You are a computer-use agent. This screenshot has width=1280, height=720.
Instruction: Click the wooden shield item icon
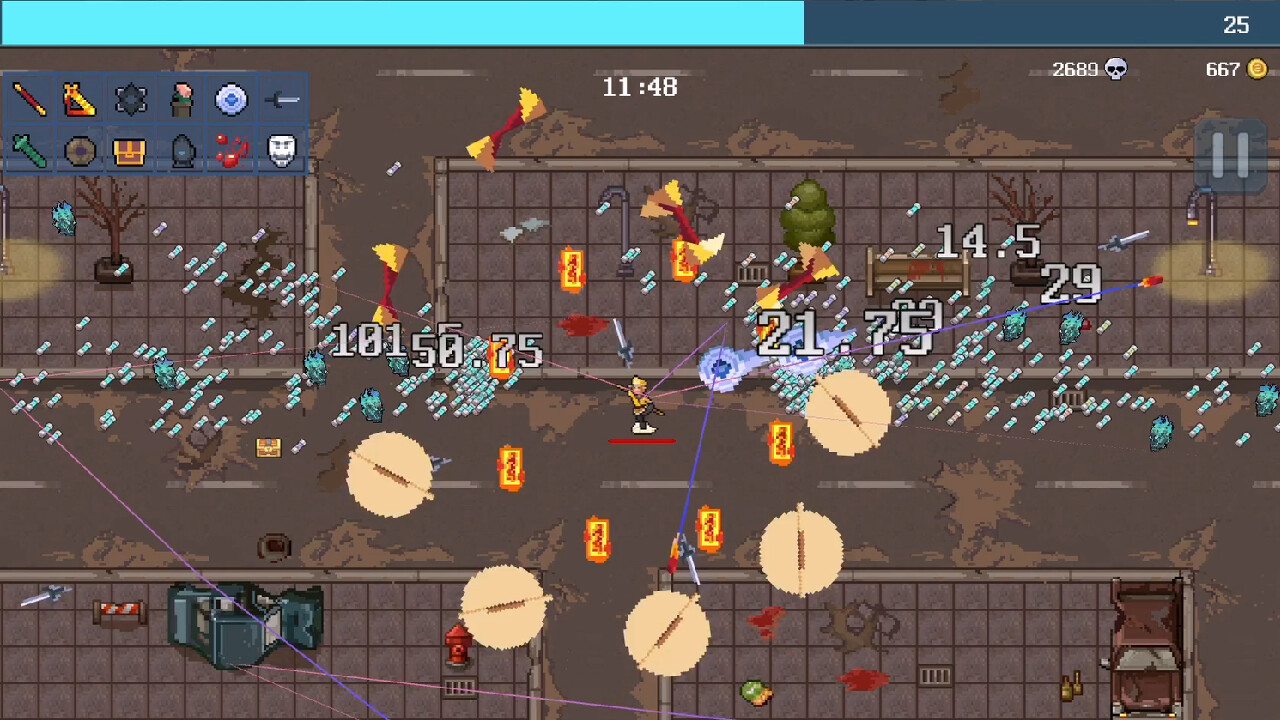[x=79, y=150]
